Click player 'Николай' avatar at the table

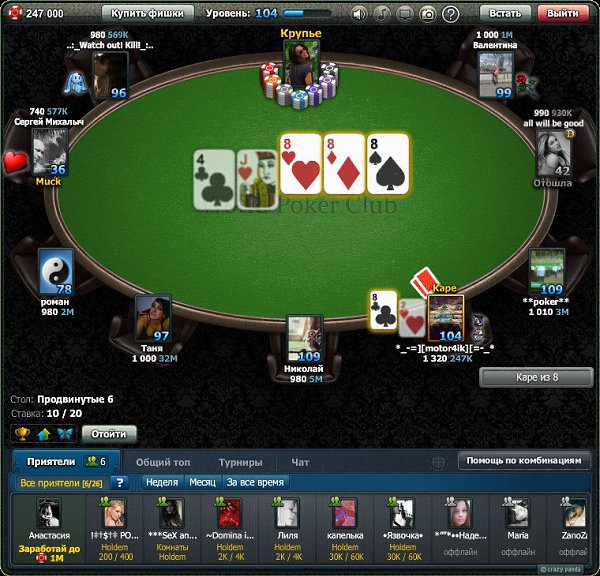(304, 337)
